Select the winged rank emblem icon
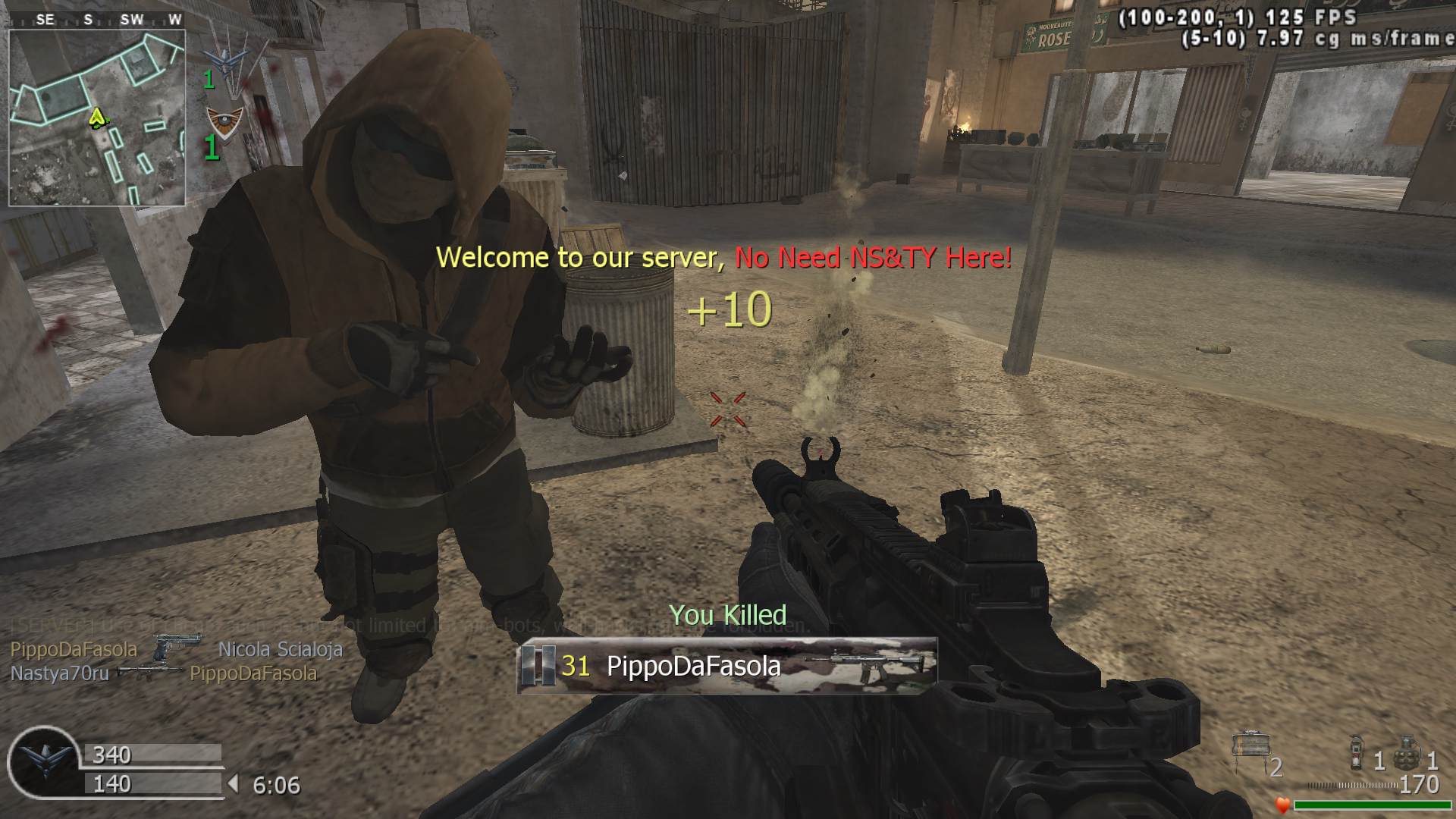1456x819 pixels. (43, 759)
